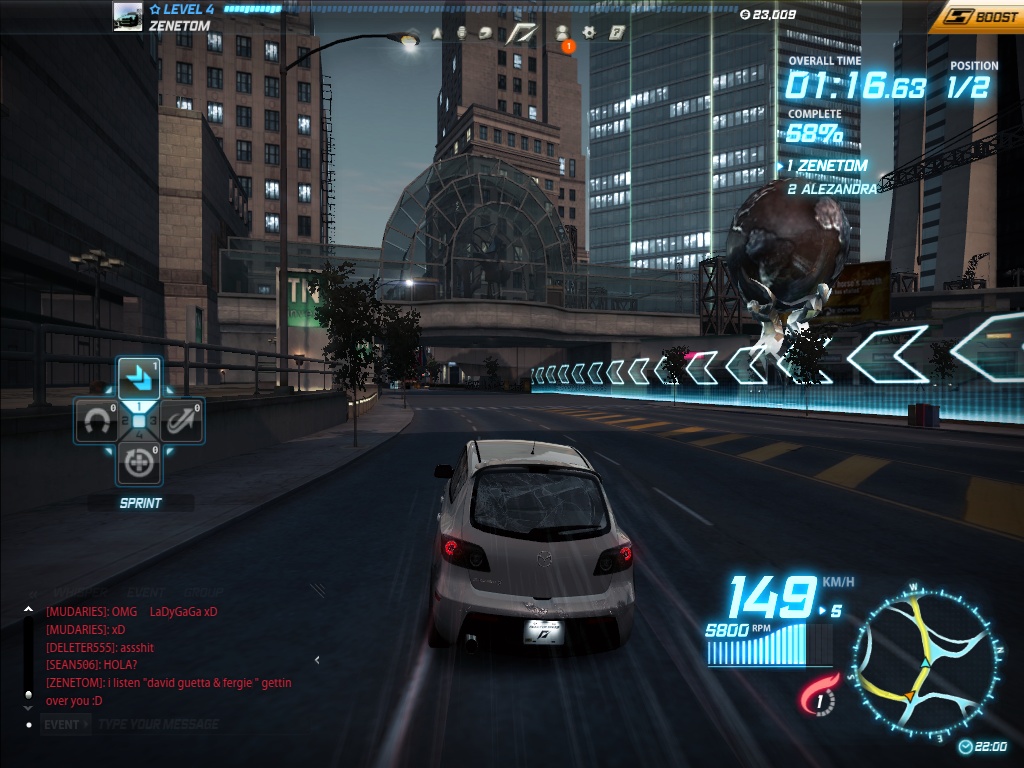The height and width of the screenshot is (768, 1024).
Task: Open the question mark help icon
Action: click(x=617, y=33)
